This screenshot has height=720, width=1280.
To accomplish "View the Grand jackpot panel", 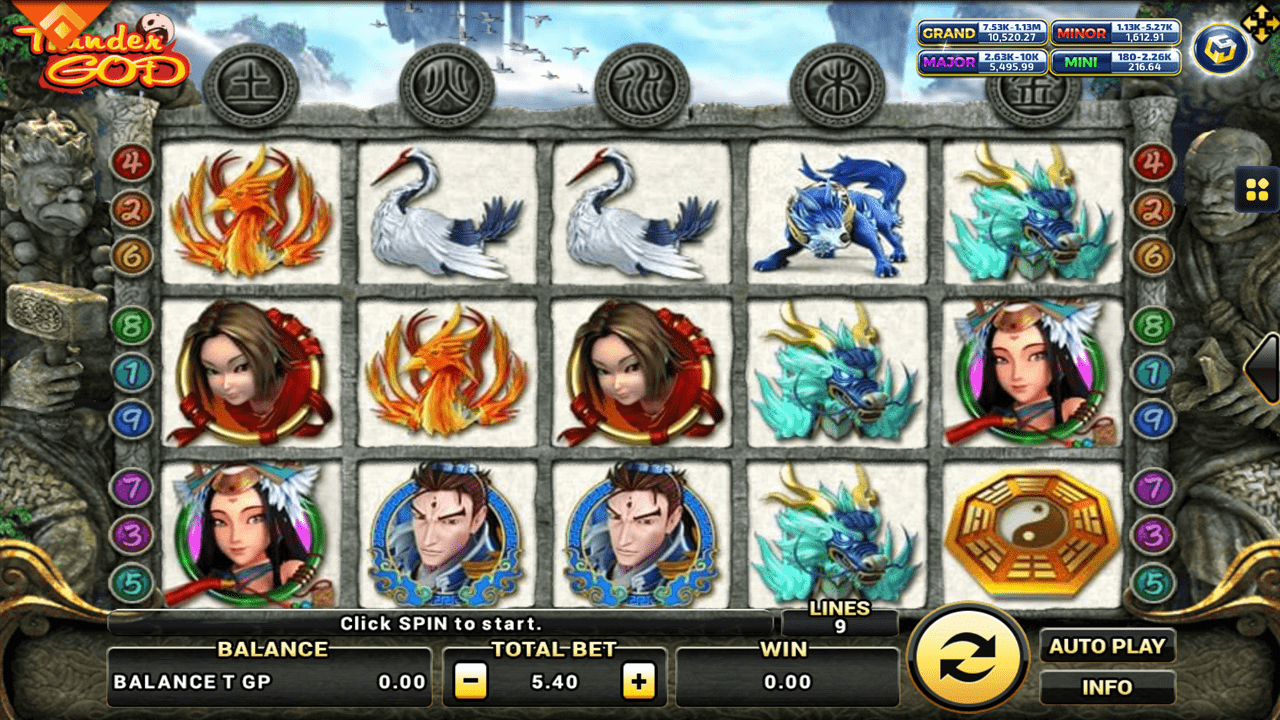I will tap(982, 33).
